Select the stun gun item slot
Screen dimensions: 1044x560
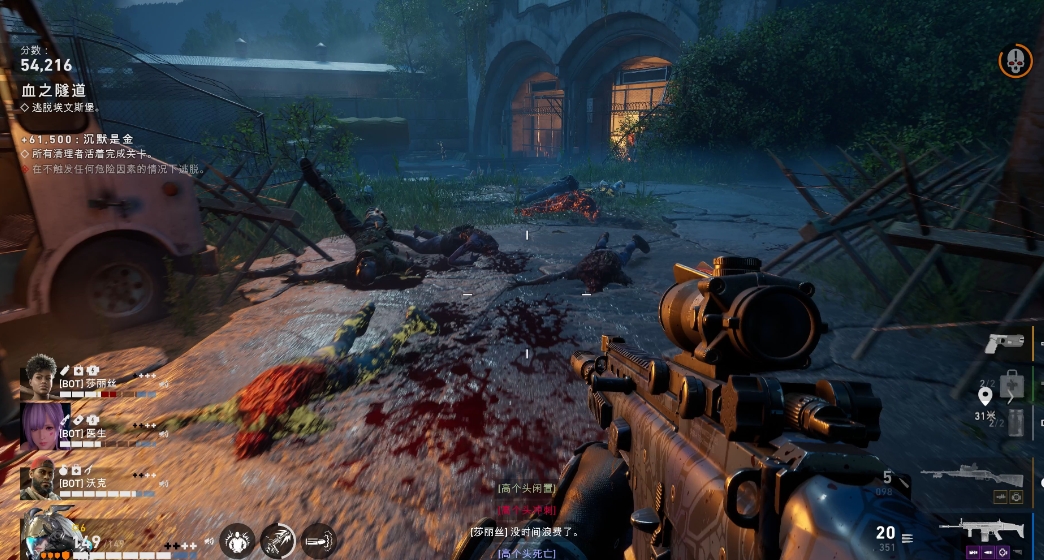1002,345
